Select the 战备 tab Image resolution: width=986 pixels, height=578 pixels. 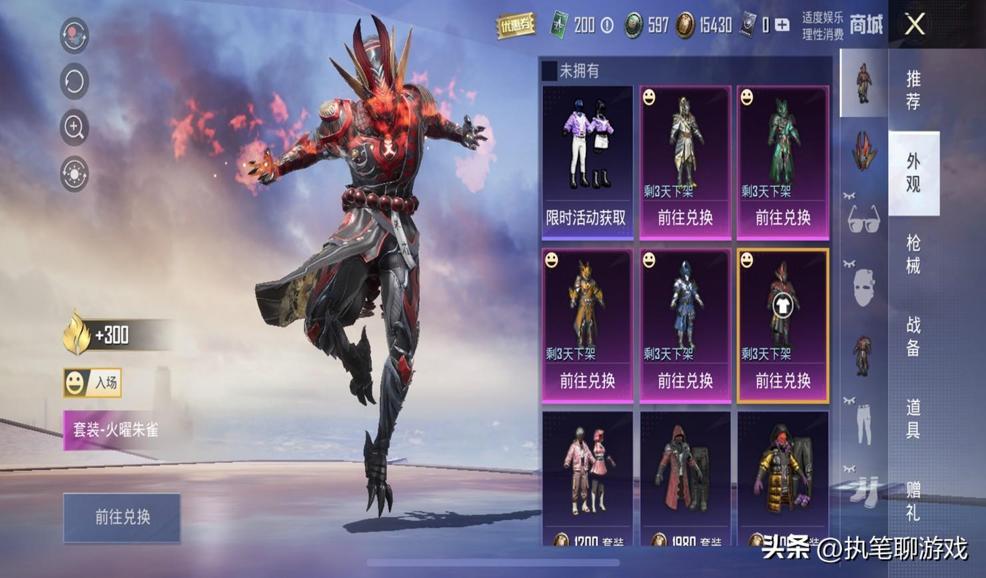click(913, 337)
